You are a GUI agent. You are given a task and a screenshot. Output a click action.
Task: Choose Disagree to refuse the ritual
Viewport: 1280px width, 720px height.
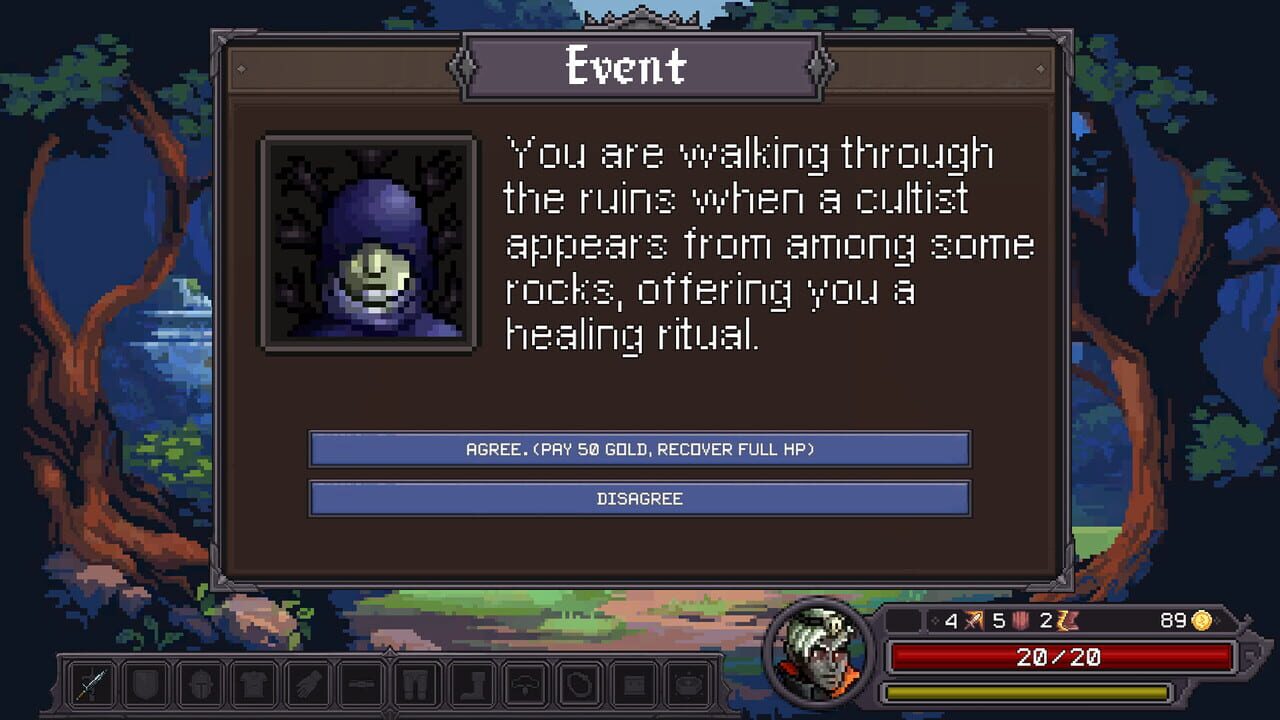tap(640, 498)
